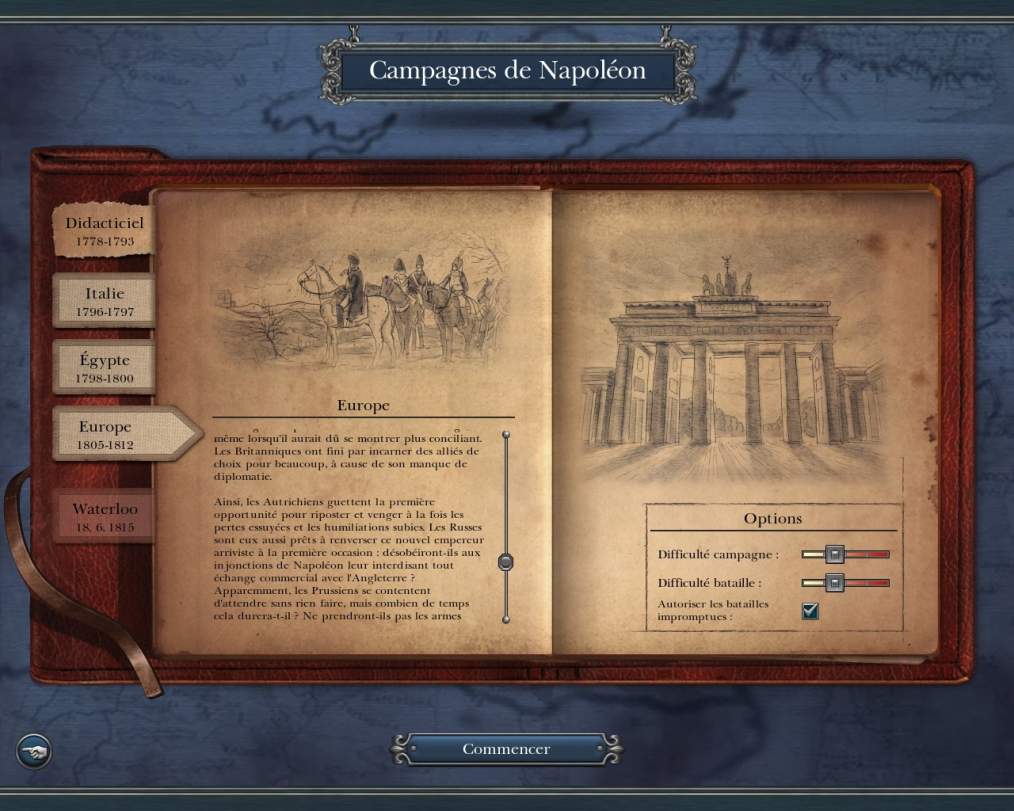The height and width of the screenshot is (811, 1014).
Task: Go back using the pointing hand button
Action: click(34, 750)
